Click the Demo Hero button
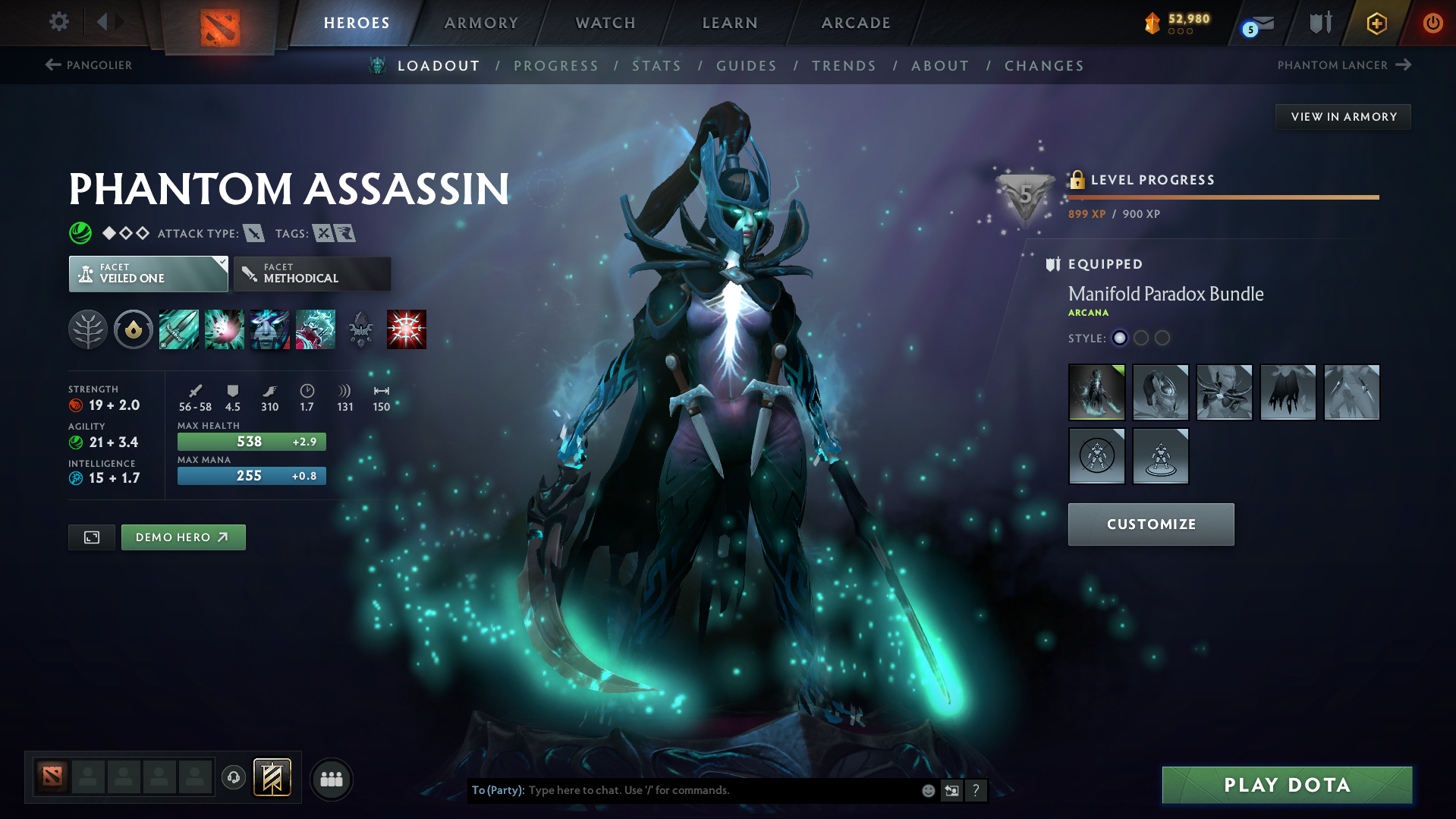 click(183, 537)
